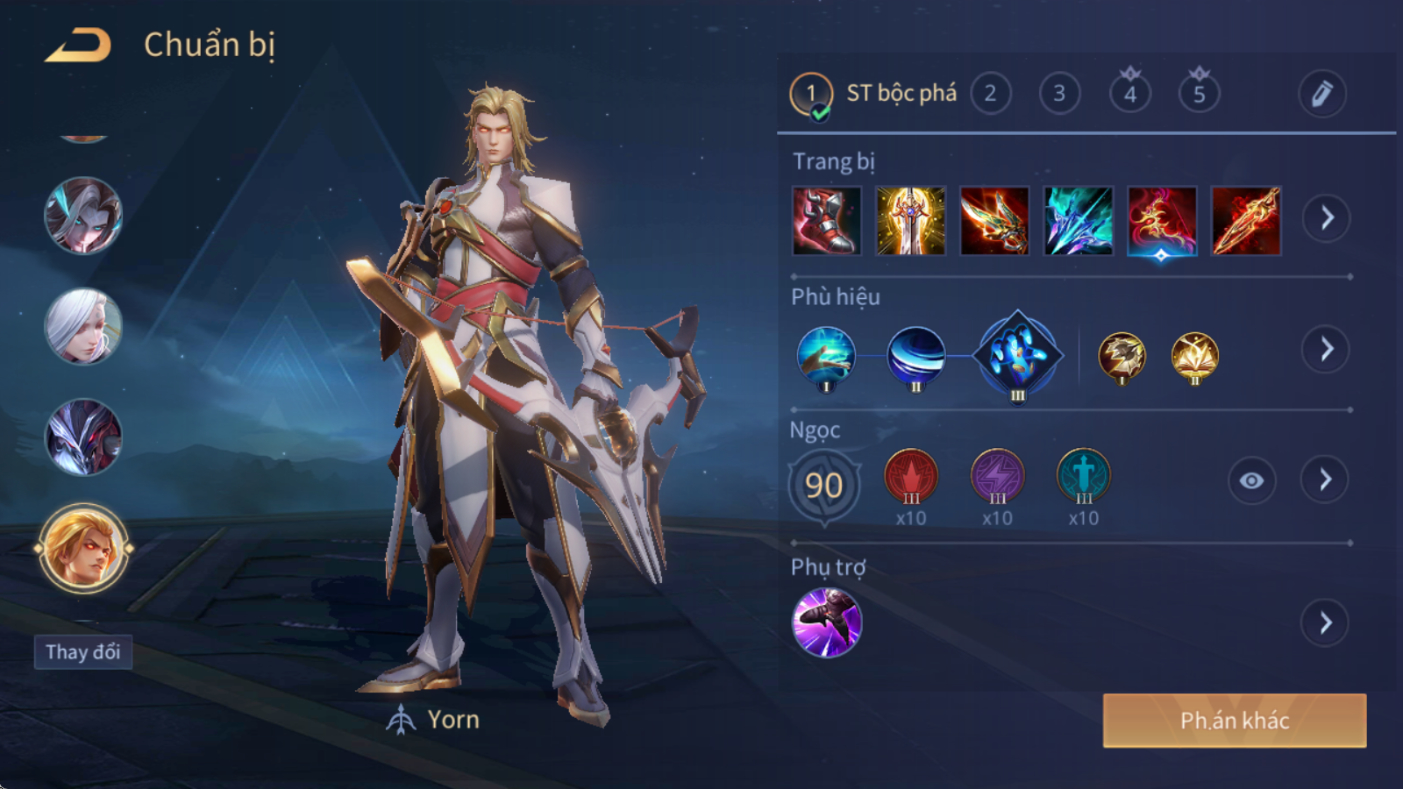
Task: Expand the Trang bị equipment section
Action: click(1326, 218)
